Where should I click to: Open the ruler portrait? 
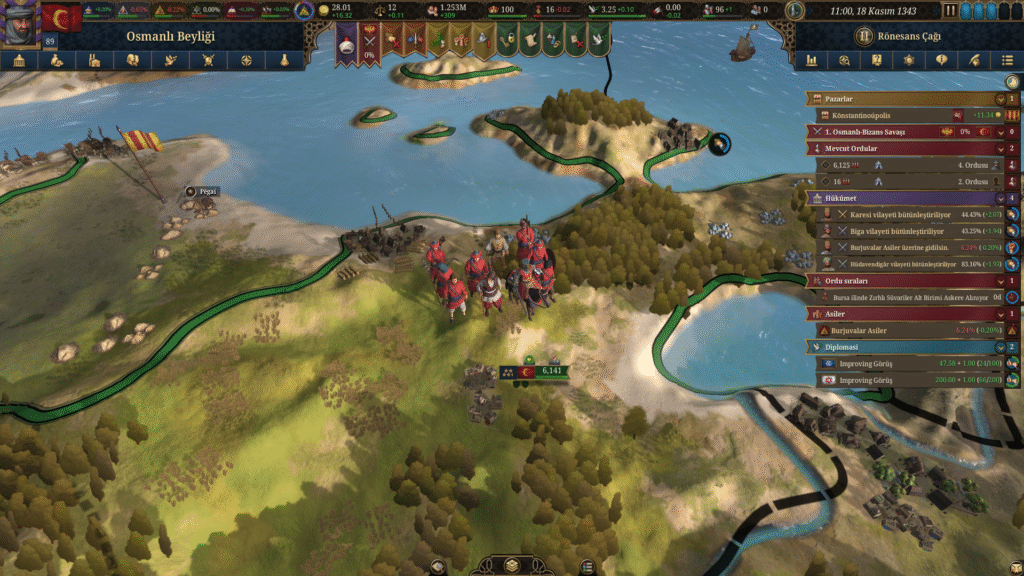[x=20, y=25]
